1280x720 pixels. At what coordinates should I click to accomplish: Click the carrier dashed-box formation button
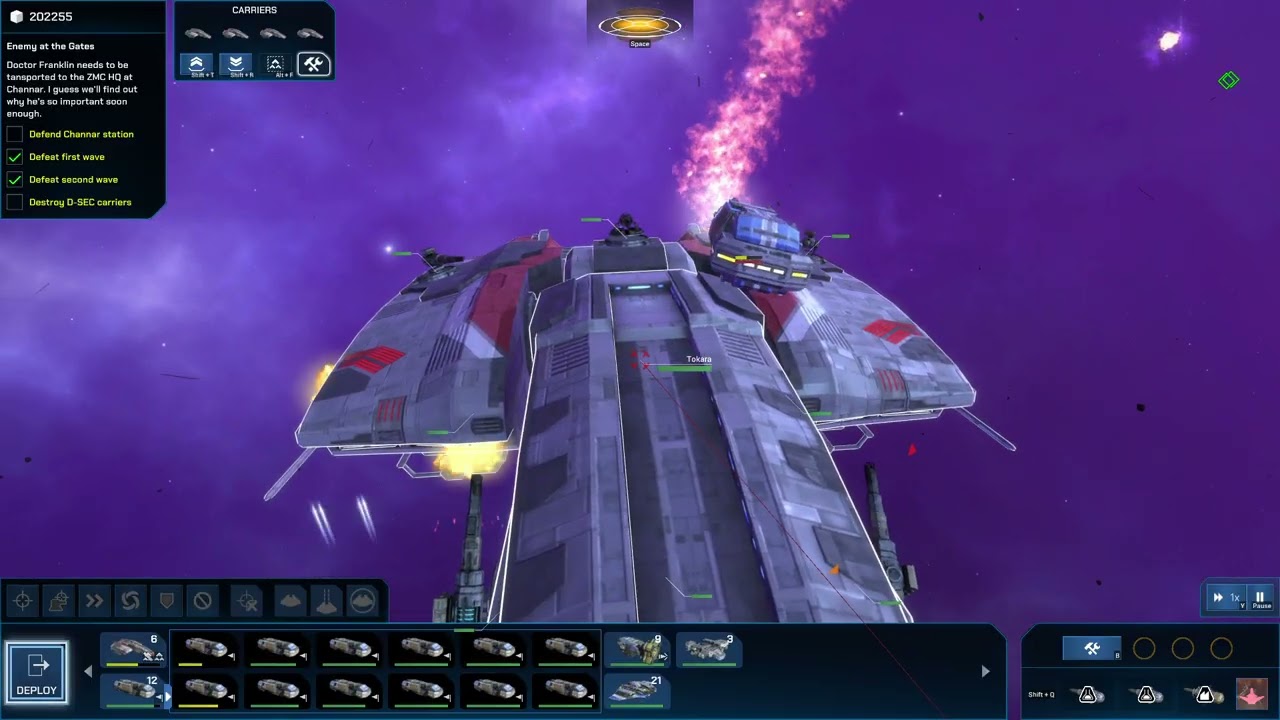(275, 65)
